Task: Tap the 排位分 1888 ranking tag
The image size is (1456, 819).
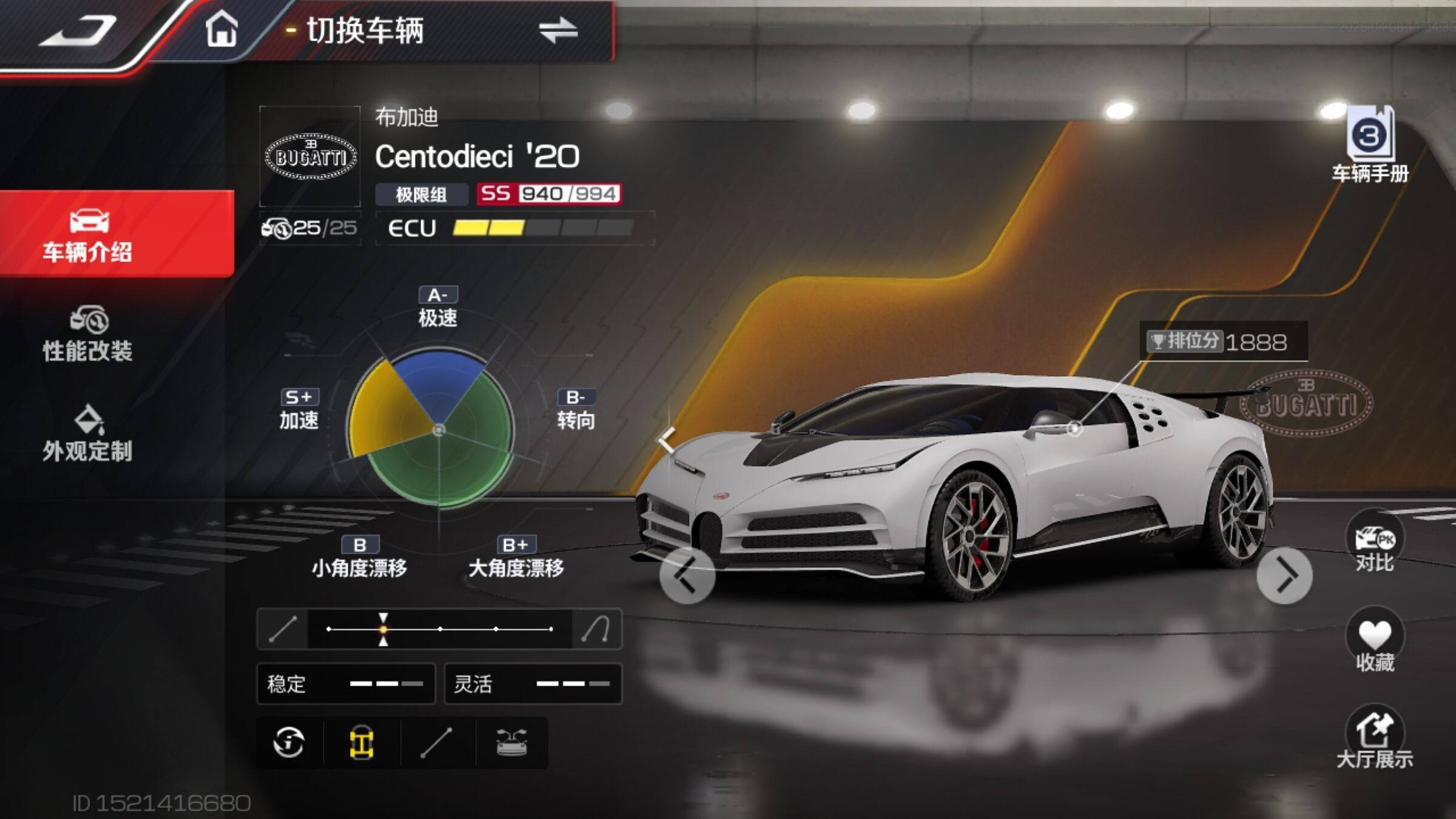Action: click(1223, 342)
